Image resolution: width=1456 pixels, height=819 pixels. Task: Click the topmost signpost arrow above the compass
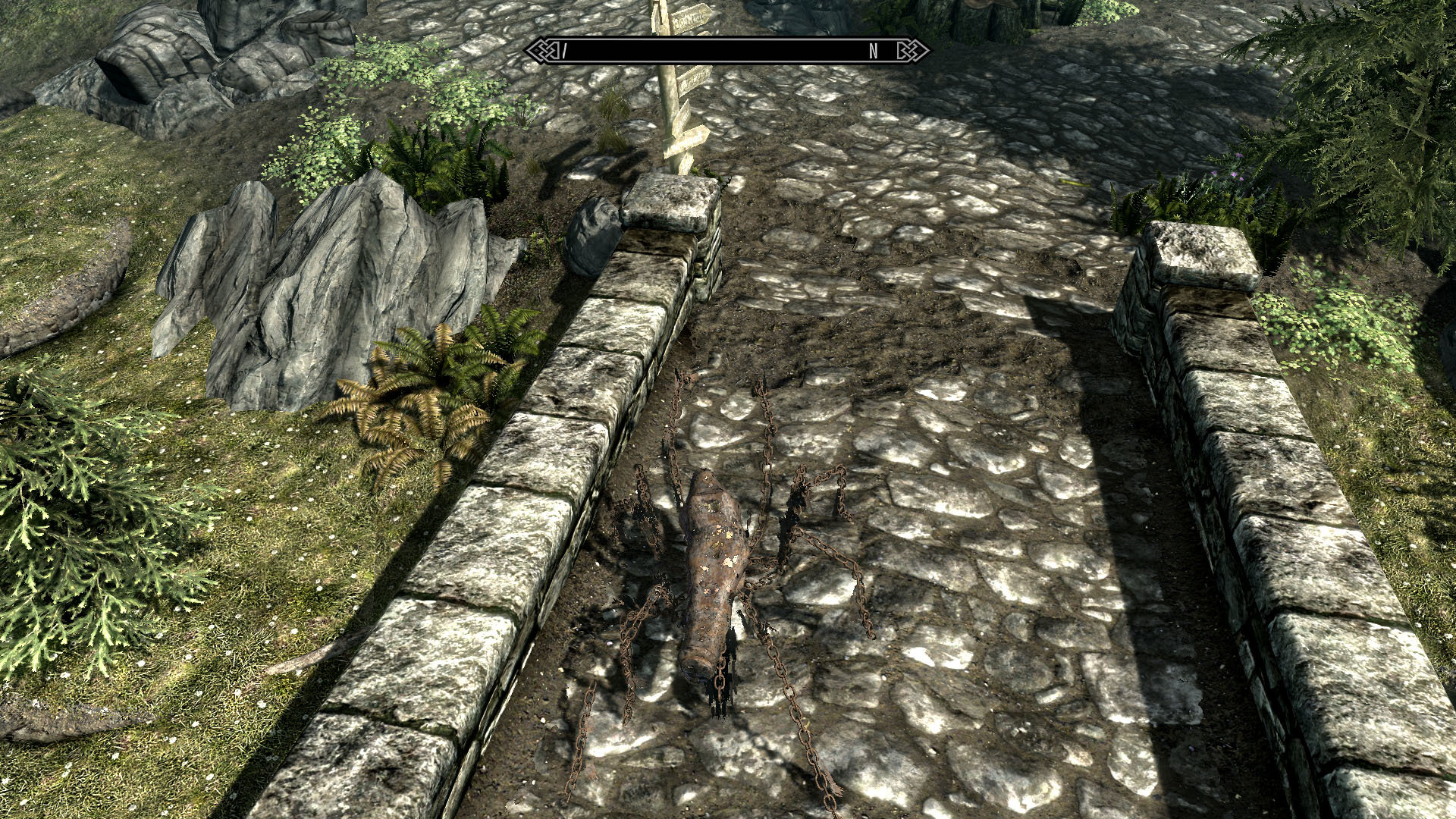690,17
